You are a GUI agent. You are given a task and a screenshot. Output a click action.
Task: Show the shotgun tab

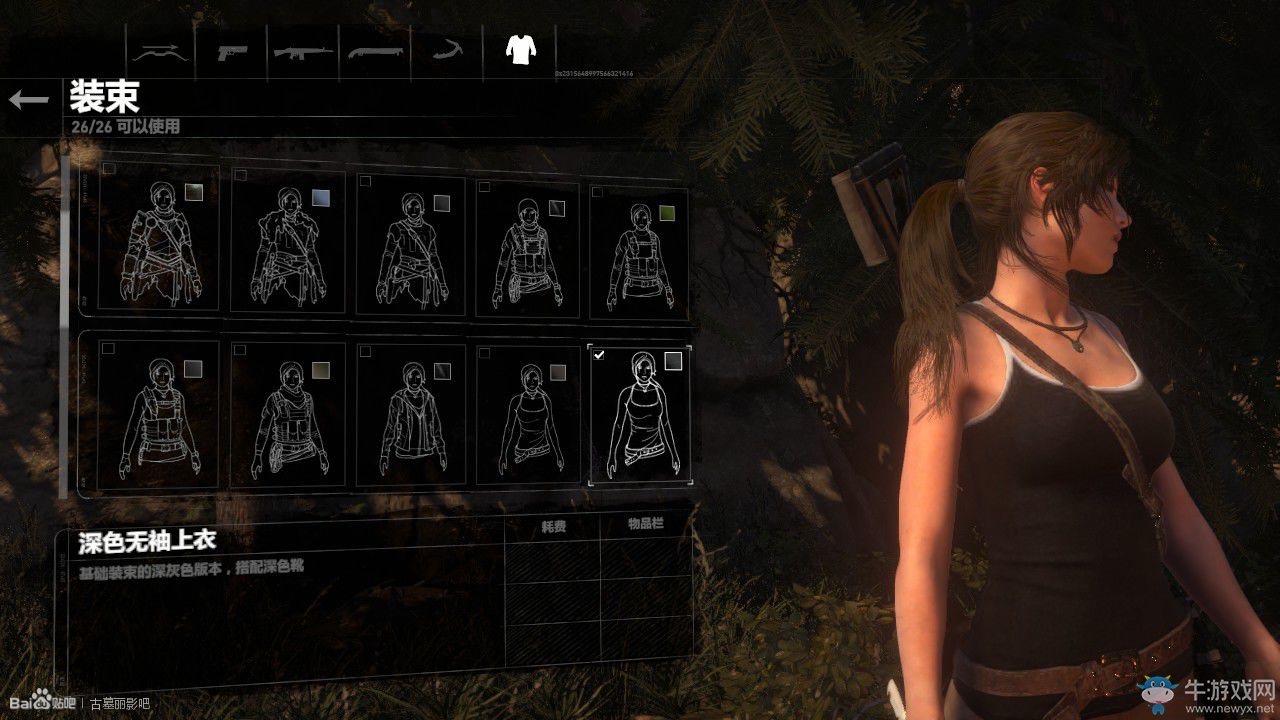click(x=376, y=50)
